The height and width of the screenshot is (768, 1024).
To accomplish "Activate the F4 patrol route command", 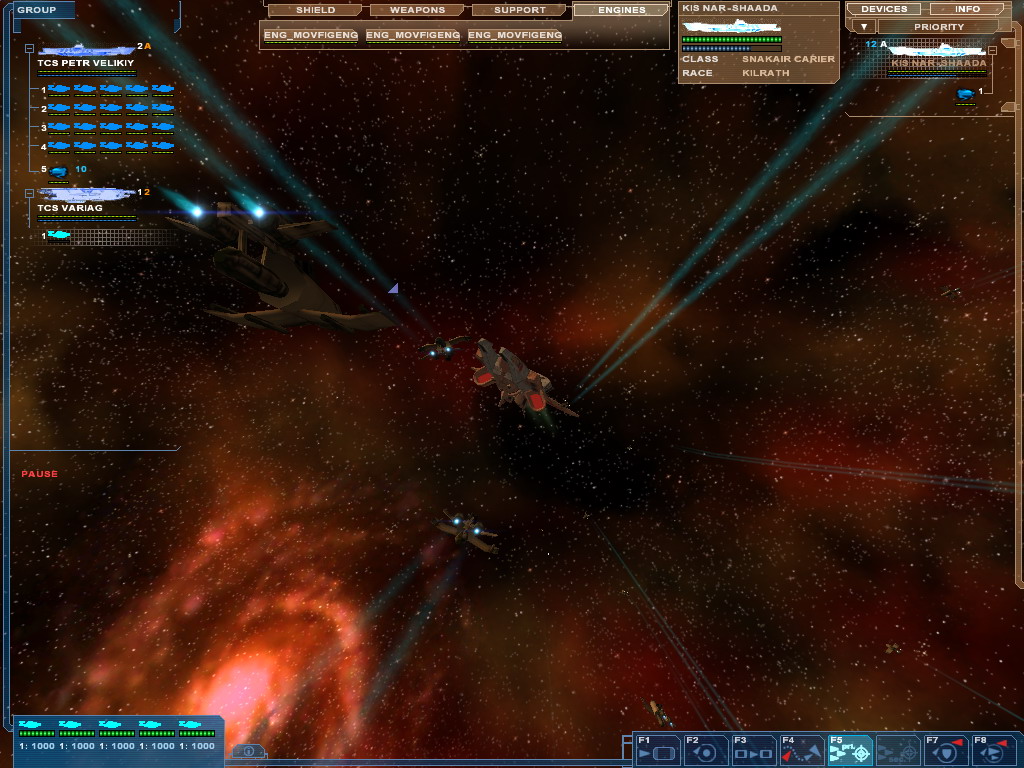I will pos(801,750).
